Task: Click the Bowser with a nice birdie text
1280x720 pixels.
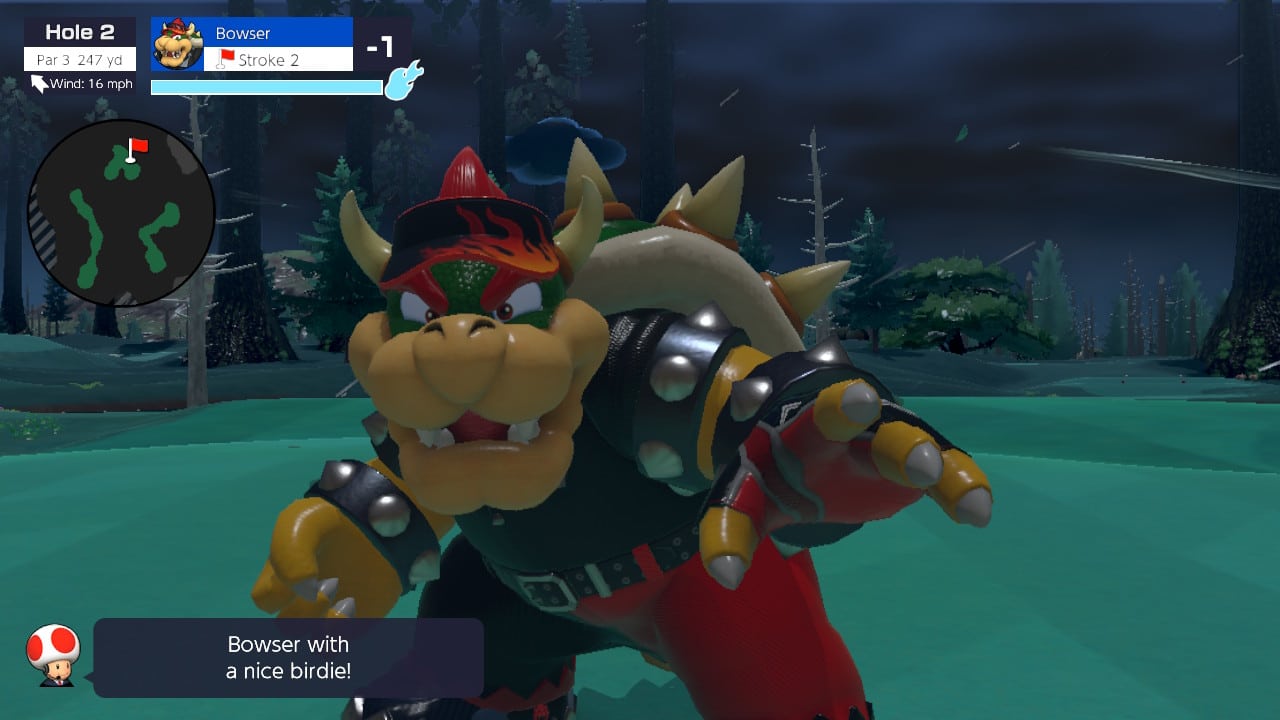Action: (287, 657)
